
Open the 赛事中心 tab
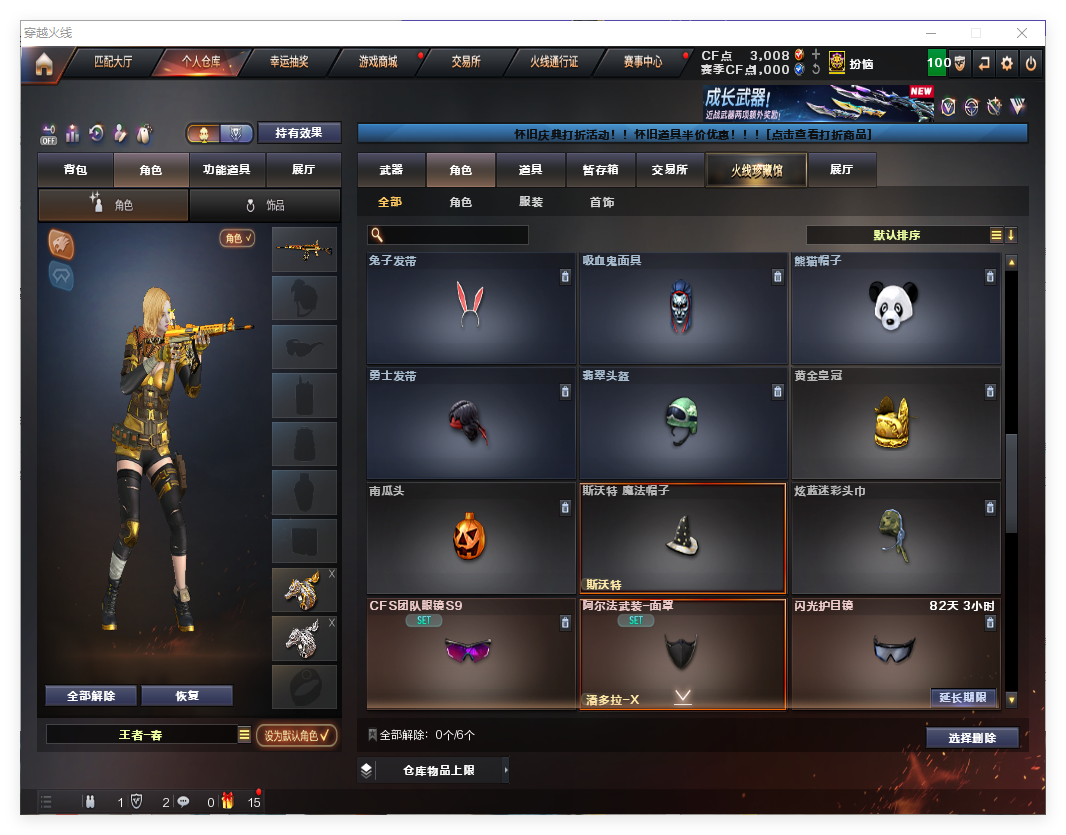click(x=642, y=62)
